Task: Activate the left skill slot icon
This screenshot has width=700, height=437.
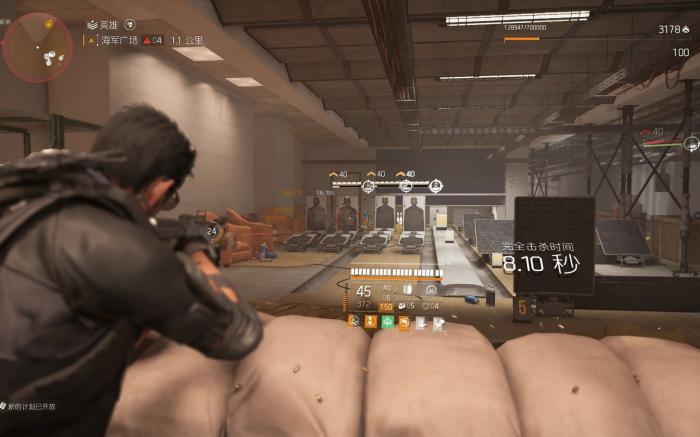Action: (x=407, y=290)
